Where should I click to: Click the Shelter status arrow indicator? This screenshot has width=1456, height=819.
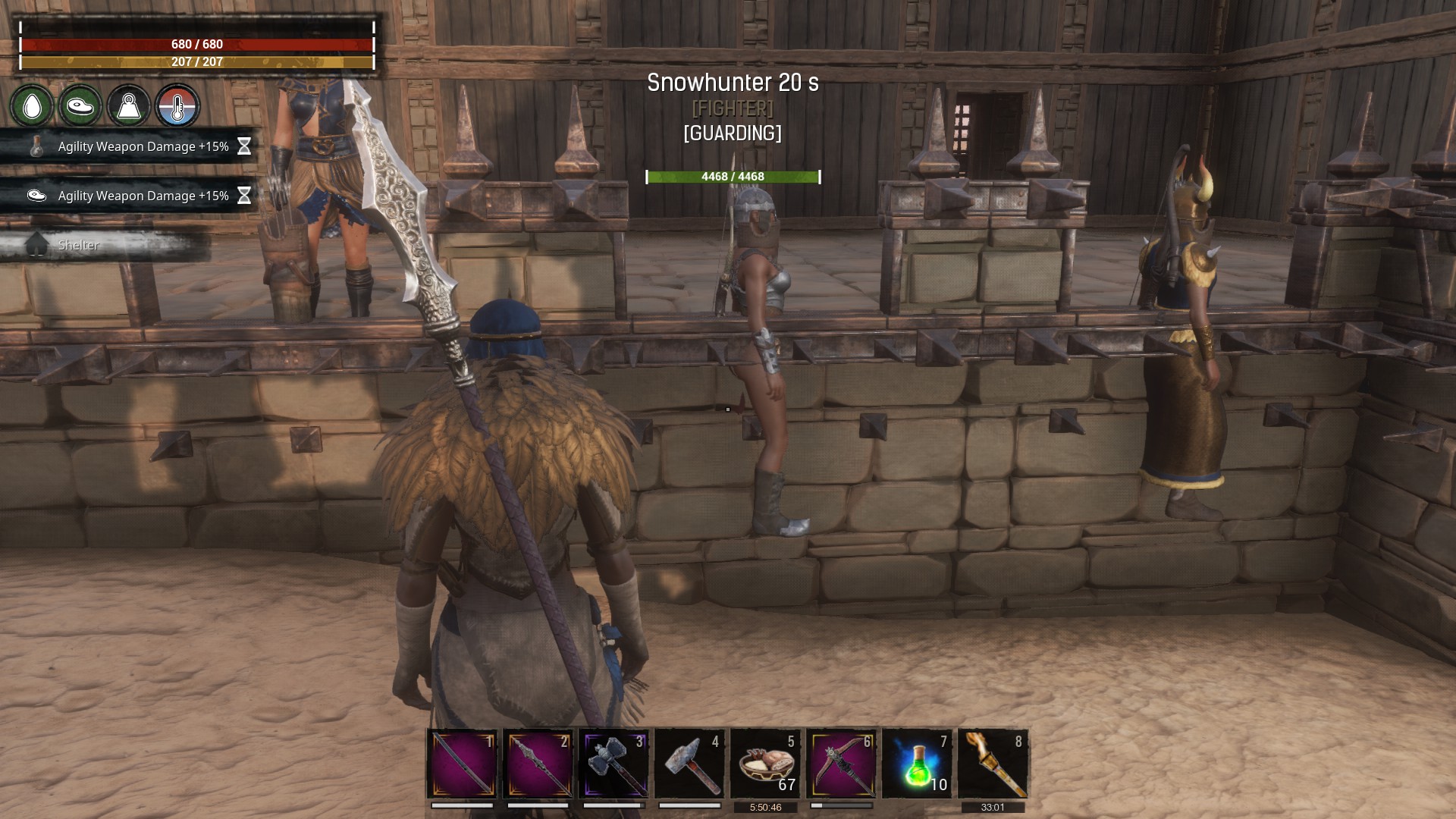(x=36, y=244)
